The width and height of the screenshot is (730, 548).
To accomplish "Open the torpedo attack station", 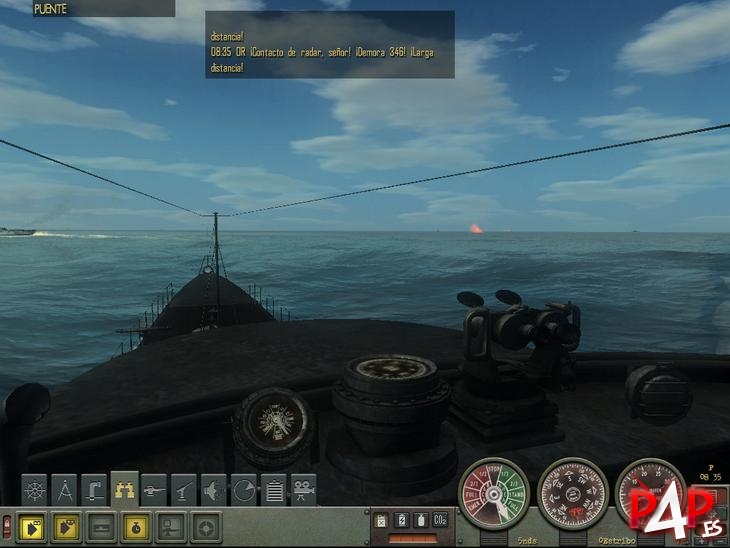I will (155, 489).
